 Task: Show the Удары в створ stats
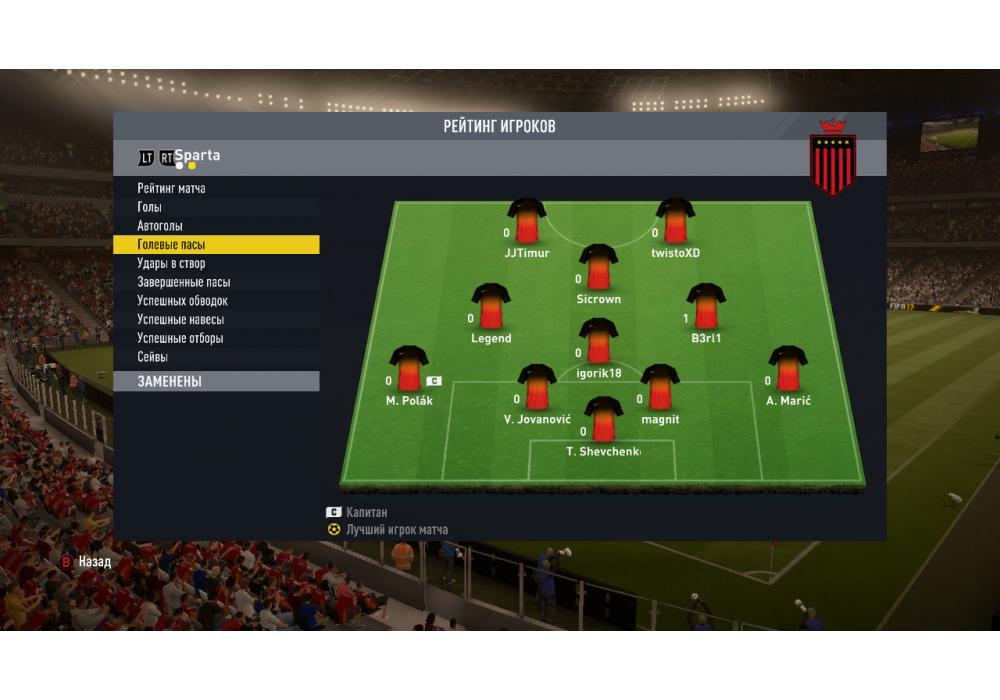(171, 263)
